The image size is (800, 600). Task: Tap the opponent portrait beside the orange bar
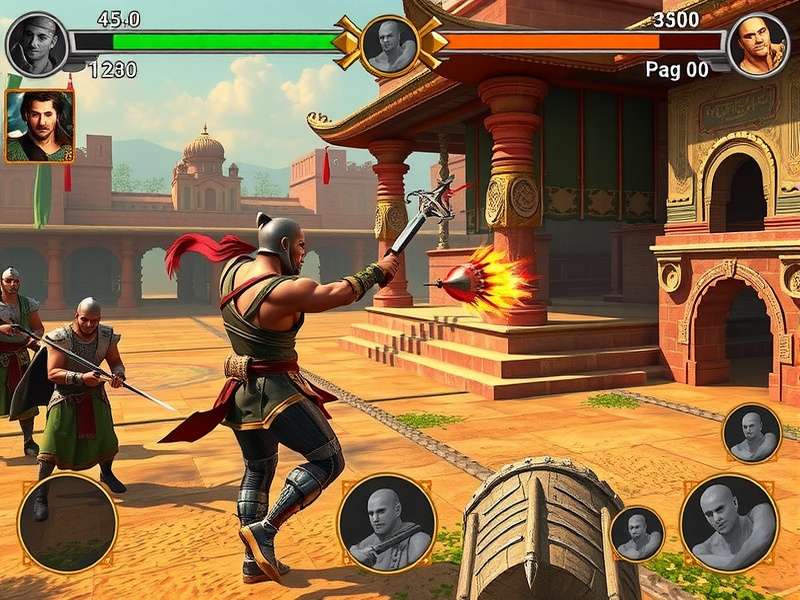point(757,45)
